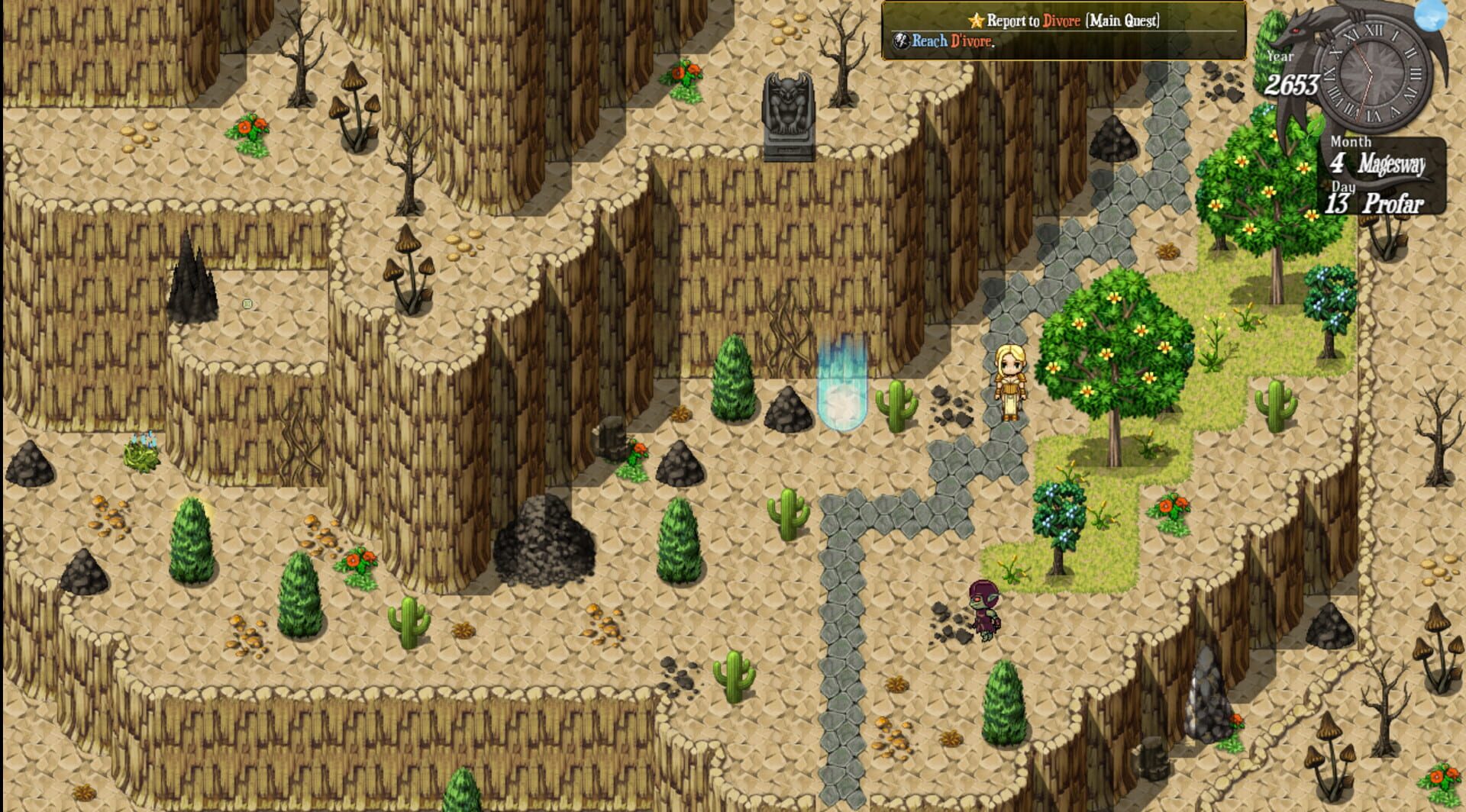Select the Main Quest header tab
Screen dimensions: 1466x812
pos(1122,21)
